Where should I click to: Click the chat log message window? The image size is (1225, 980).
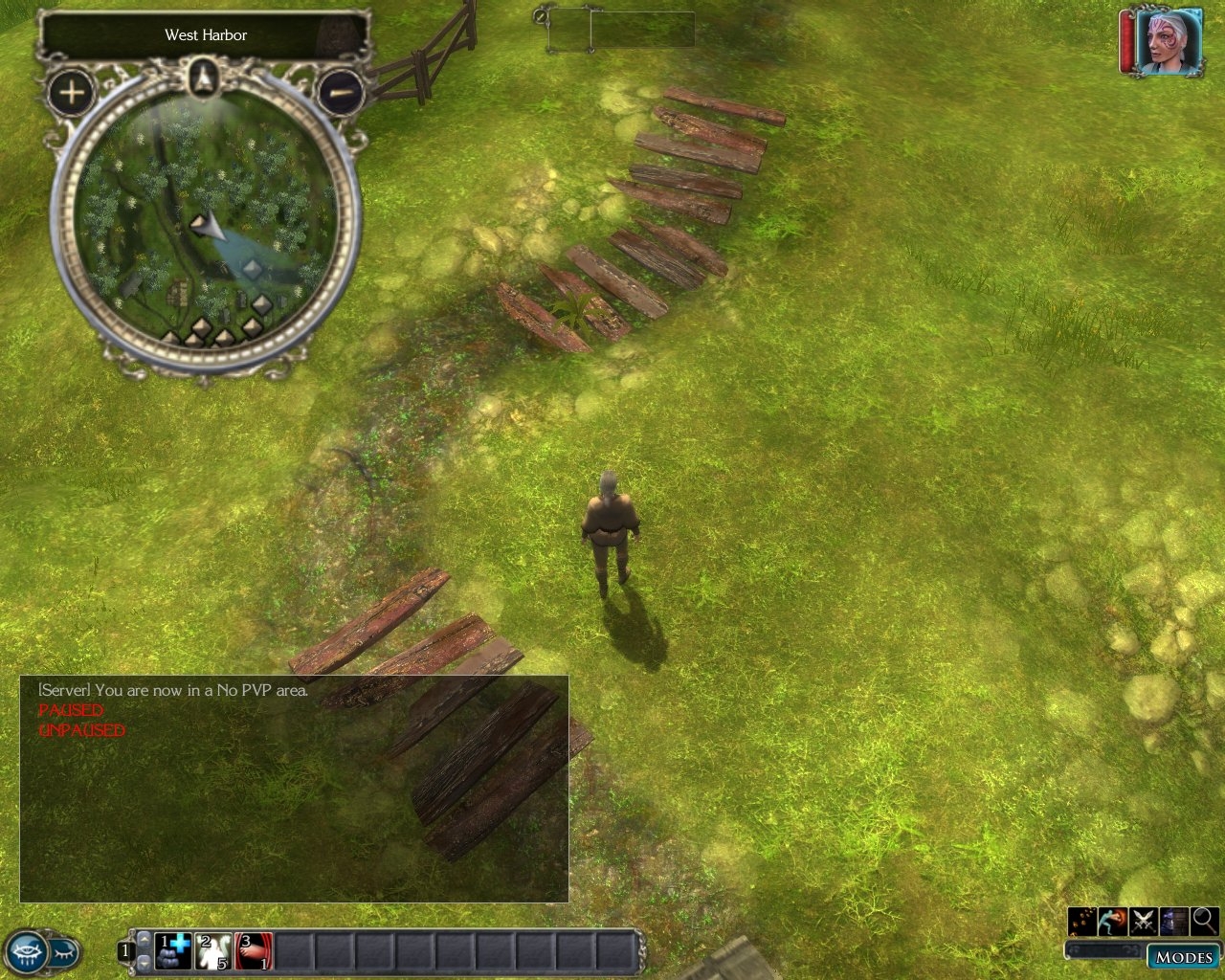294,789
